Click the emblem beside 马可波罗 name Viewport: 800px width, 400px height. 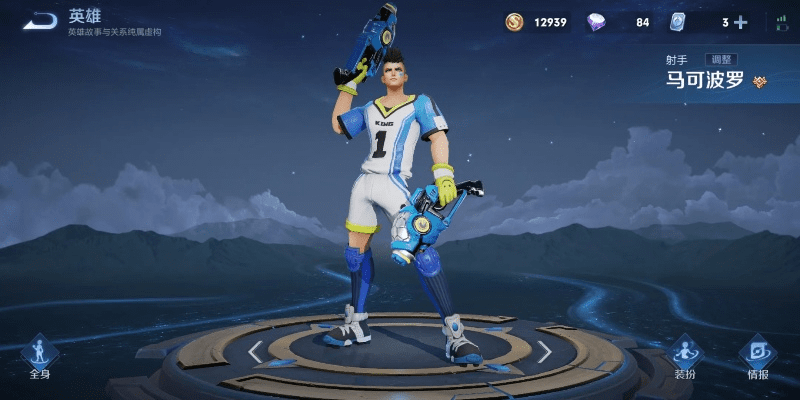coord(760,82)
